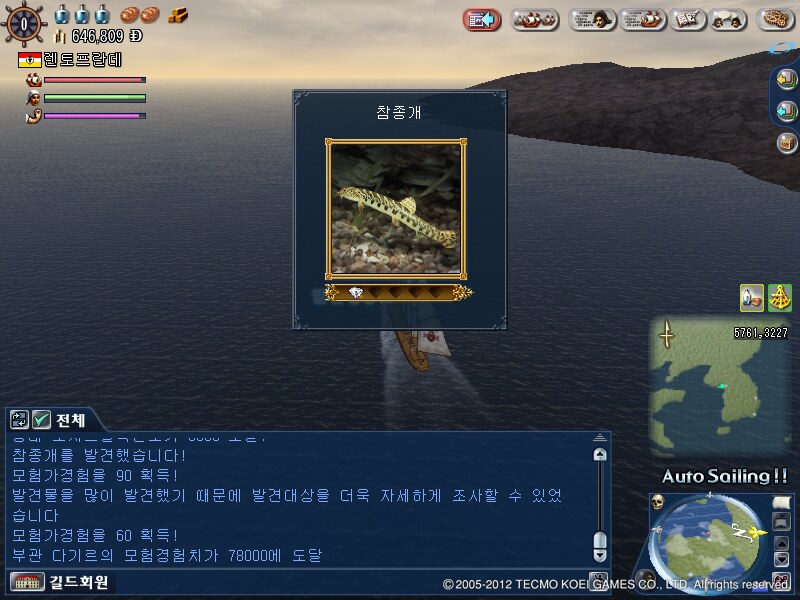Open the card and document menu button

[686, 19]
